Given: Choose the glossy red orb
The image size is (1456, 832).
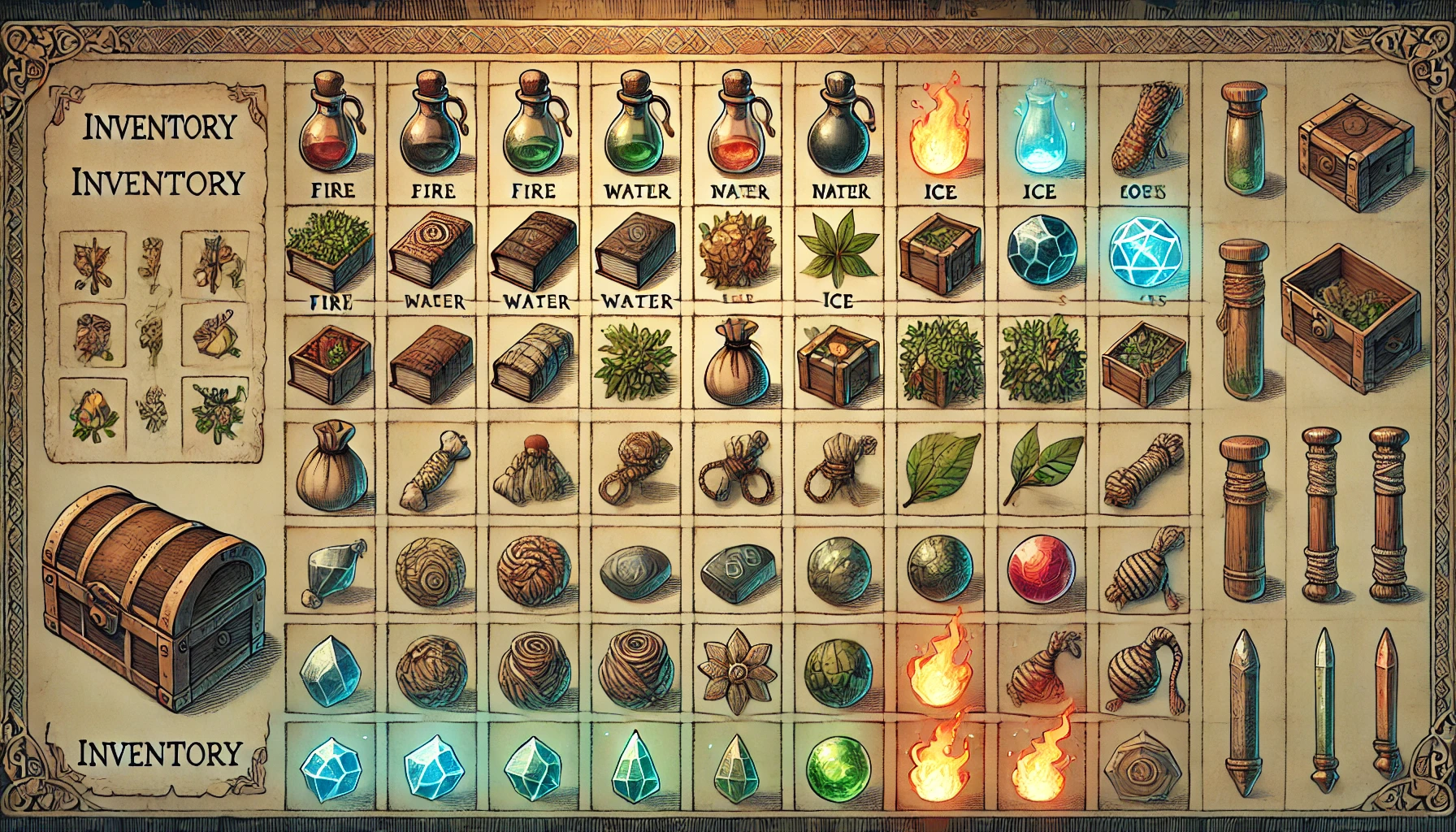Looking at the screenshot, I should click(1041, 567).
